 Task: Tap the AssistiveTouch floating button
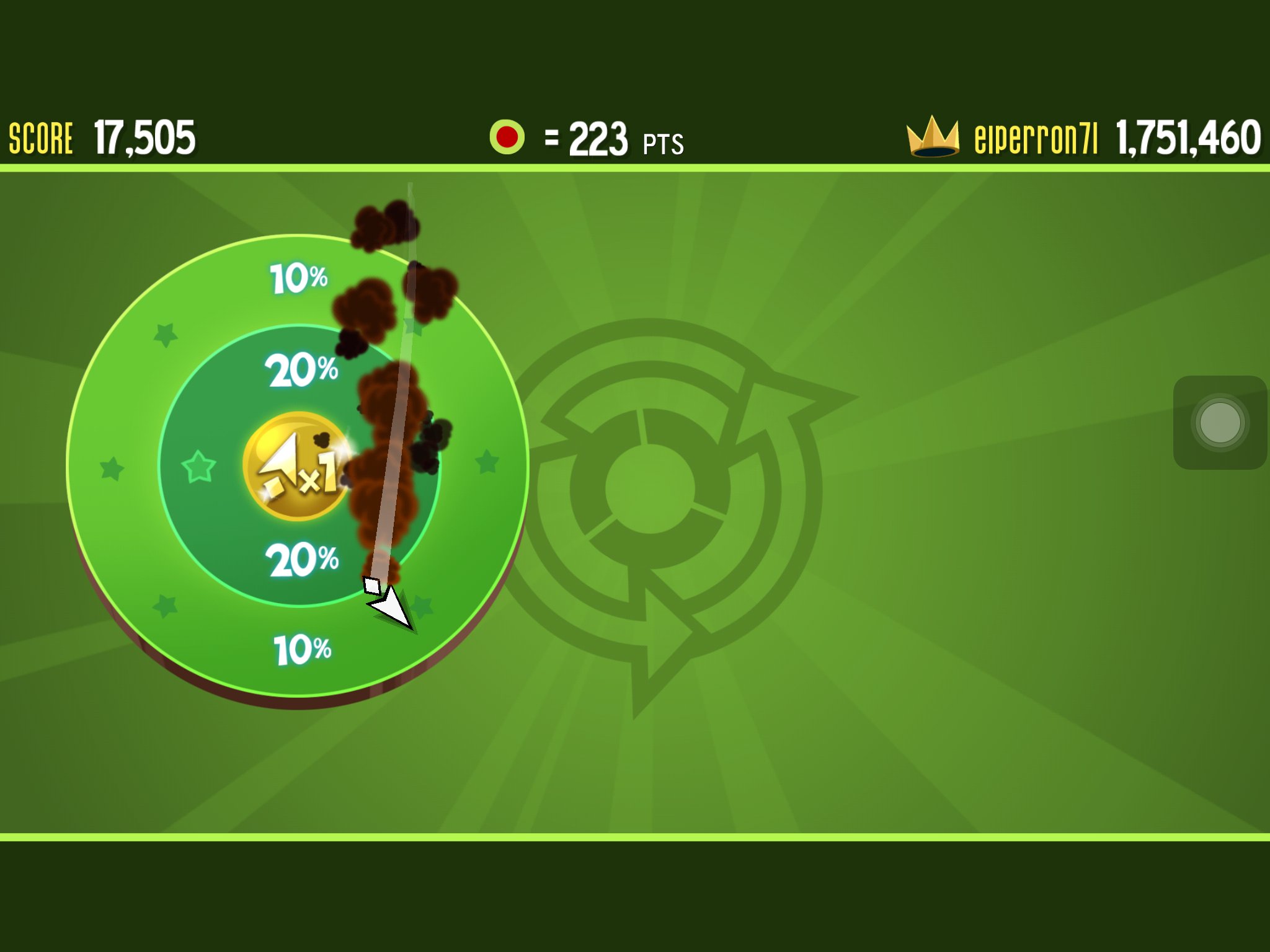(x=1220, y=423)
